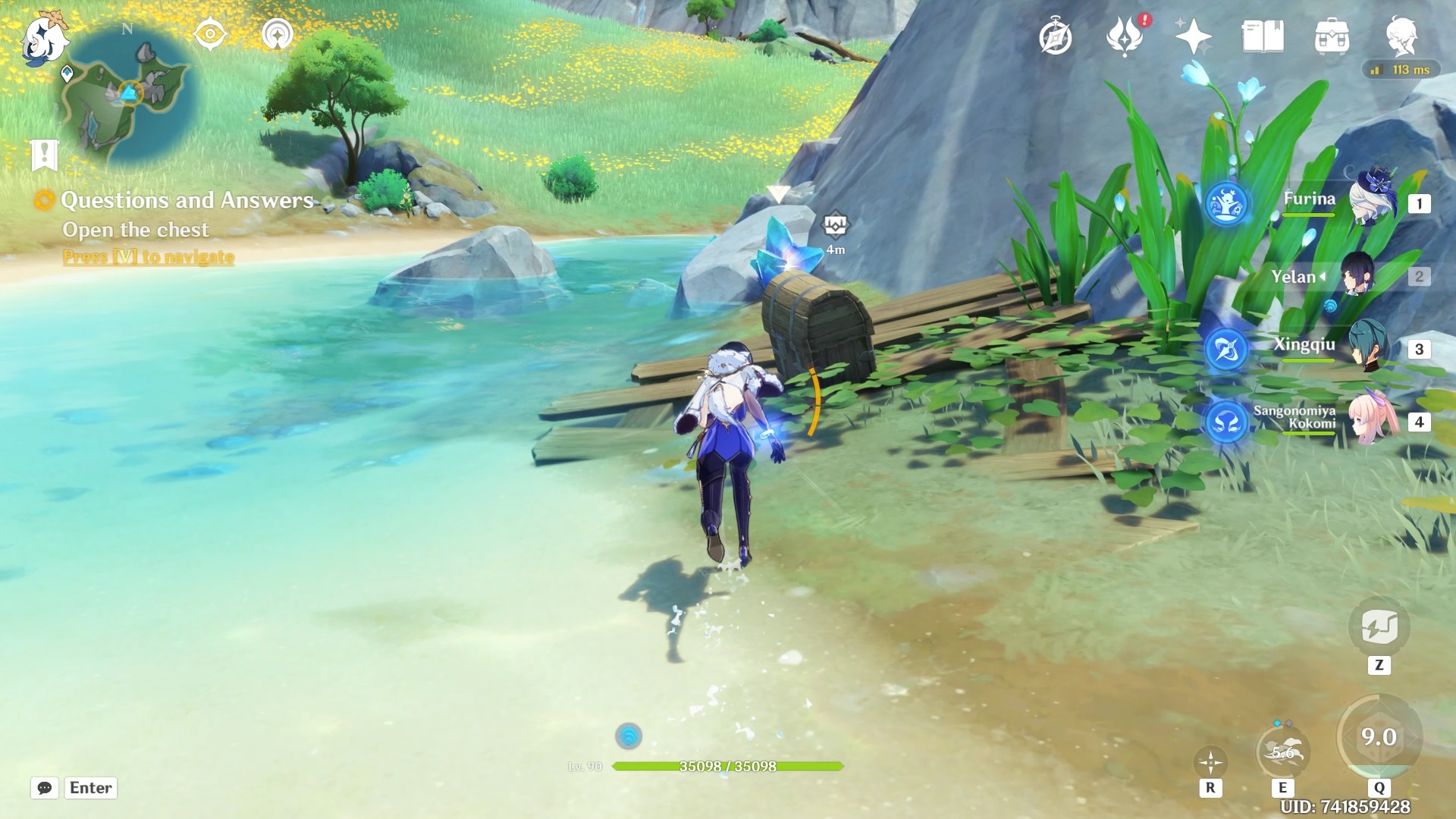
Task: Open the co-op signal icon
Action: tap(277, 34)
